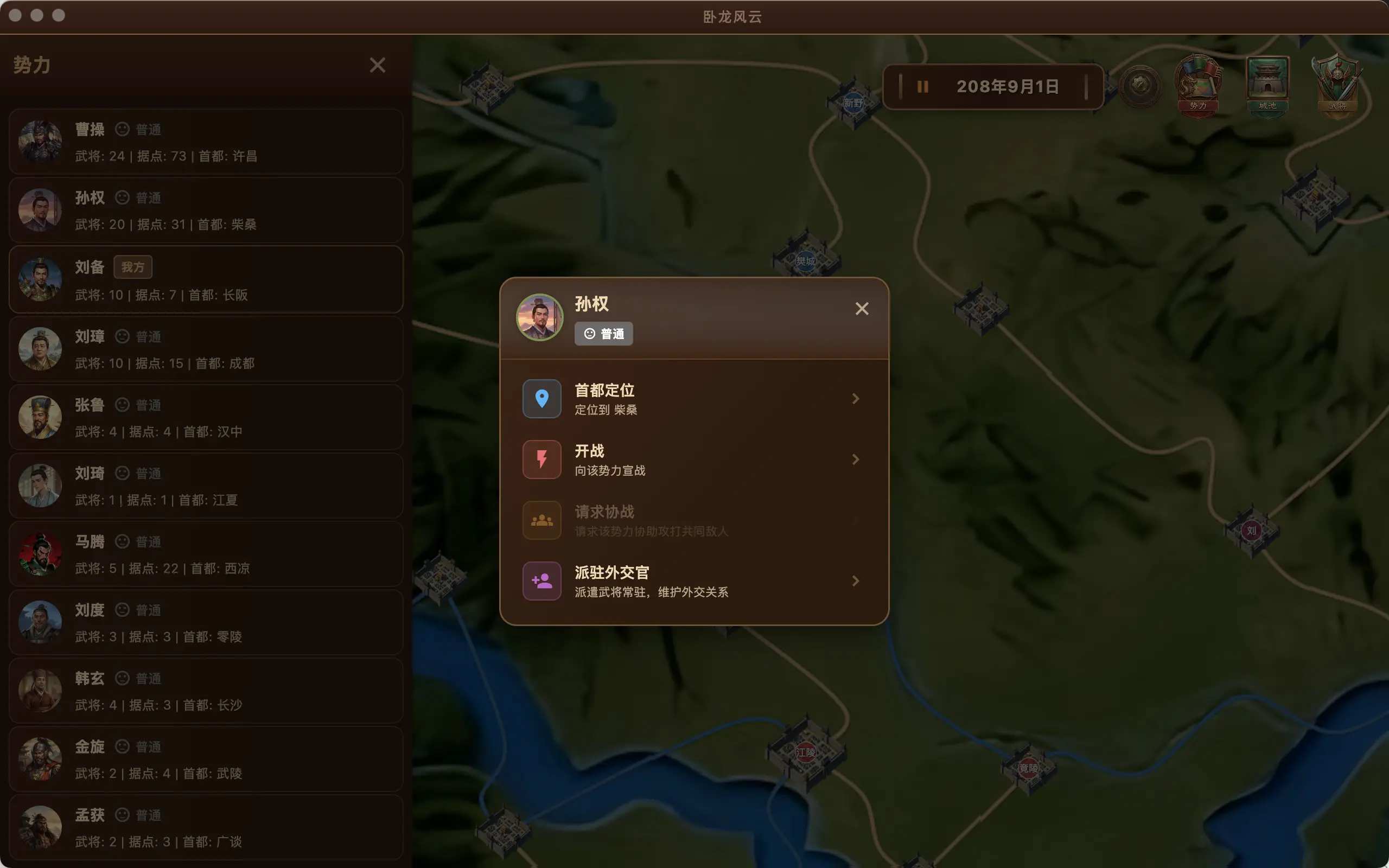1389x868 pixels.
Task: Select 首都定位 to locate 柴桑
Action: pyautogui.click(x=632, y=398)
